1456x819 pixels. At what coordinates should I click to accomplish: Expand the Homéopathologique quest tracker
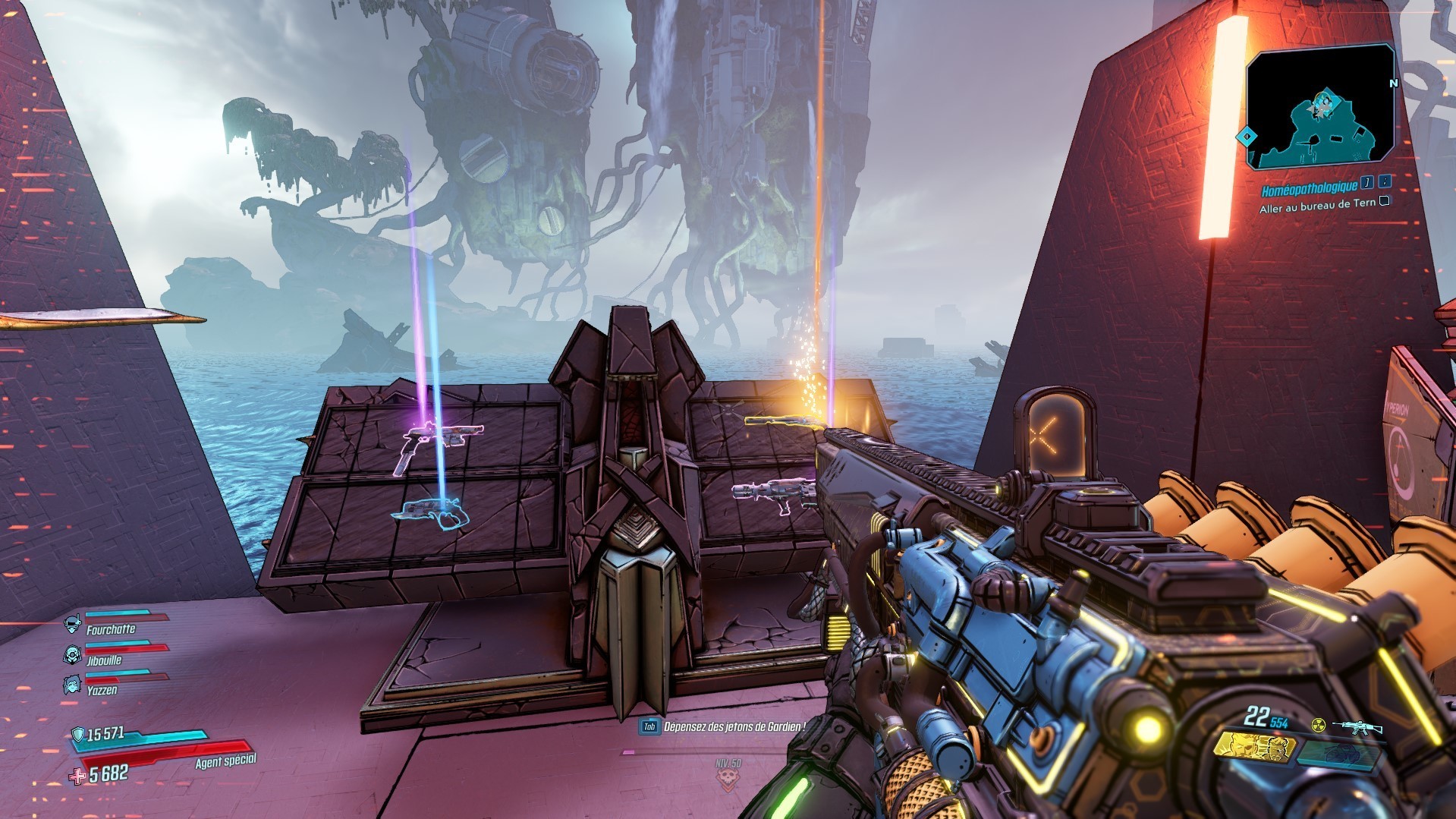point(1309,188)
